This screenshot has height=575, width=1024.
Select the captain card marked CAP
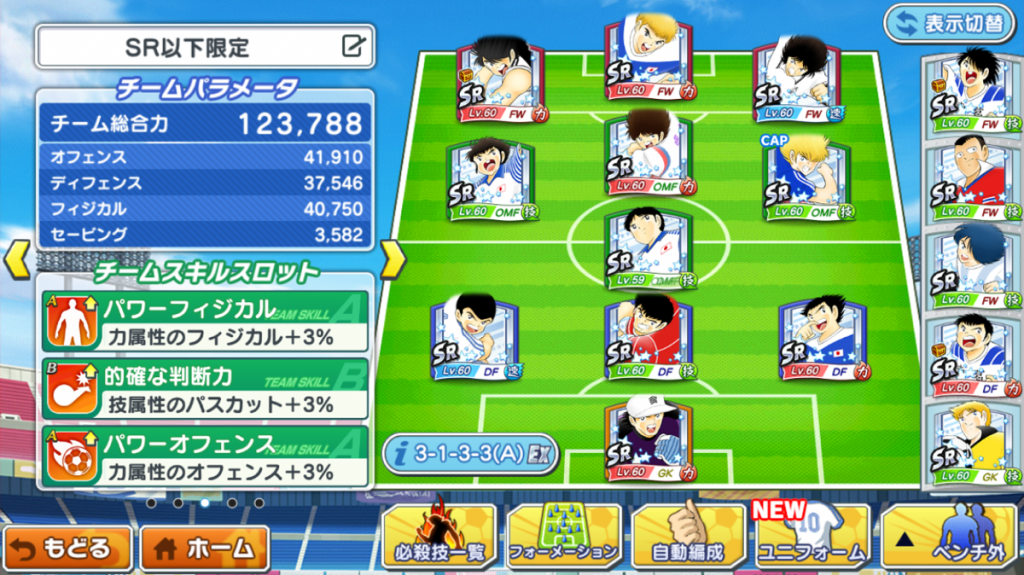807,180
